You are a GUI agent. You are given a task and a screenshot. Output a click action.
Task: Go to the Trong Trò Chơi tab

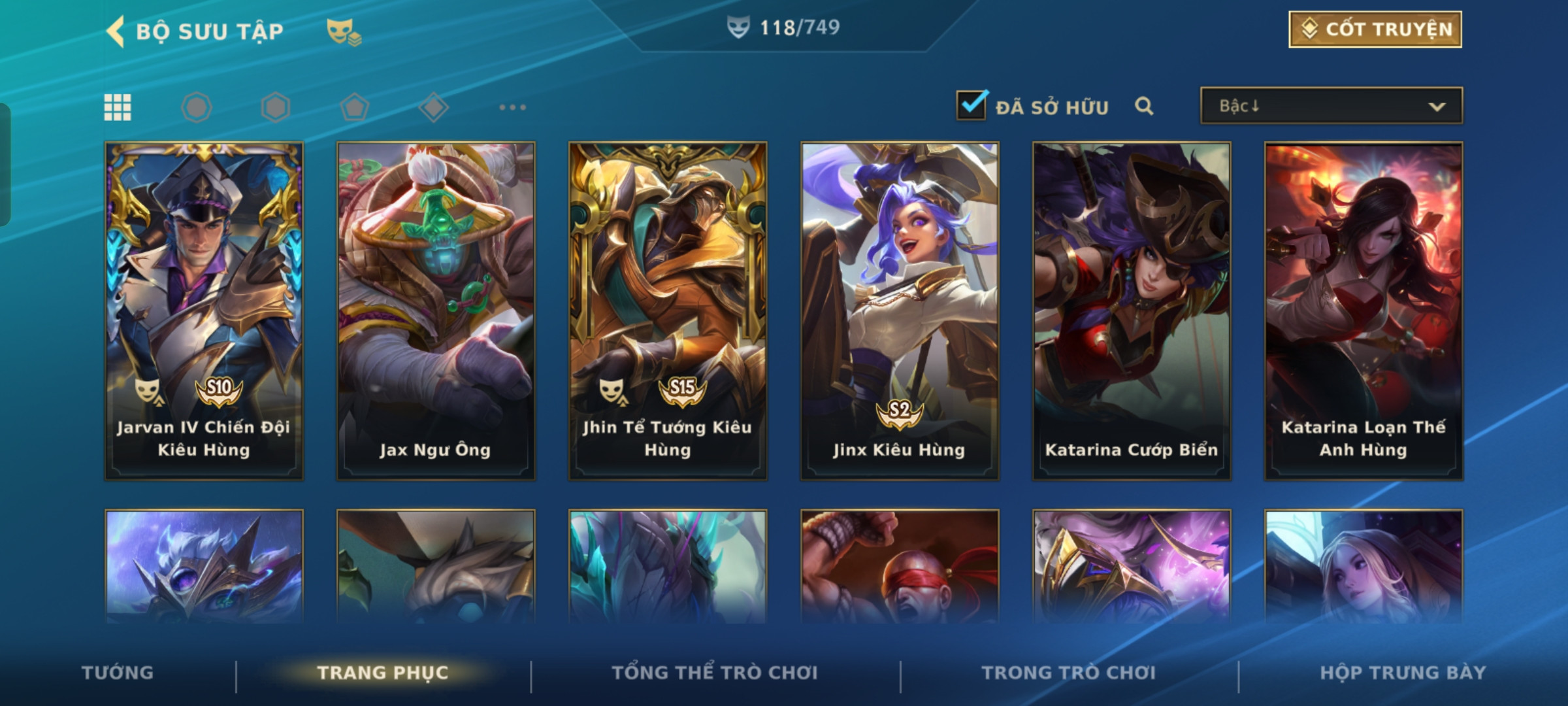click(x=1069, y=673)
